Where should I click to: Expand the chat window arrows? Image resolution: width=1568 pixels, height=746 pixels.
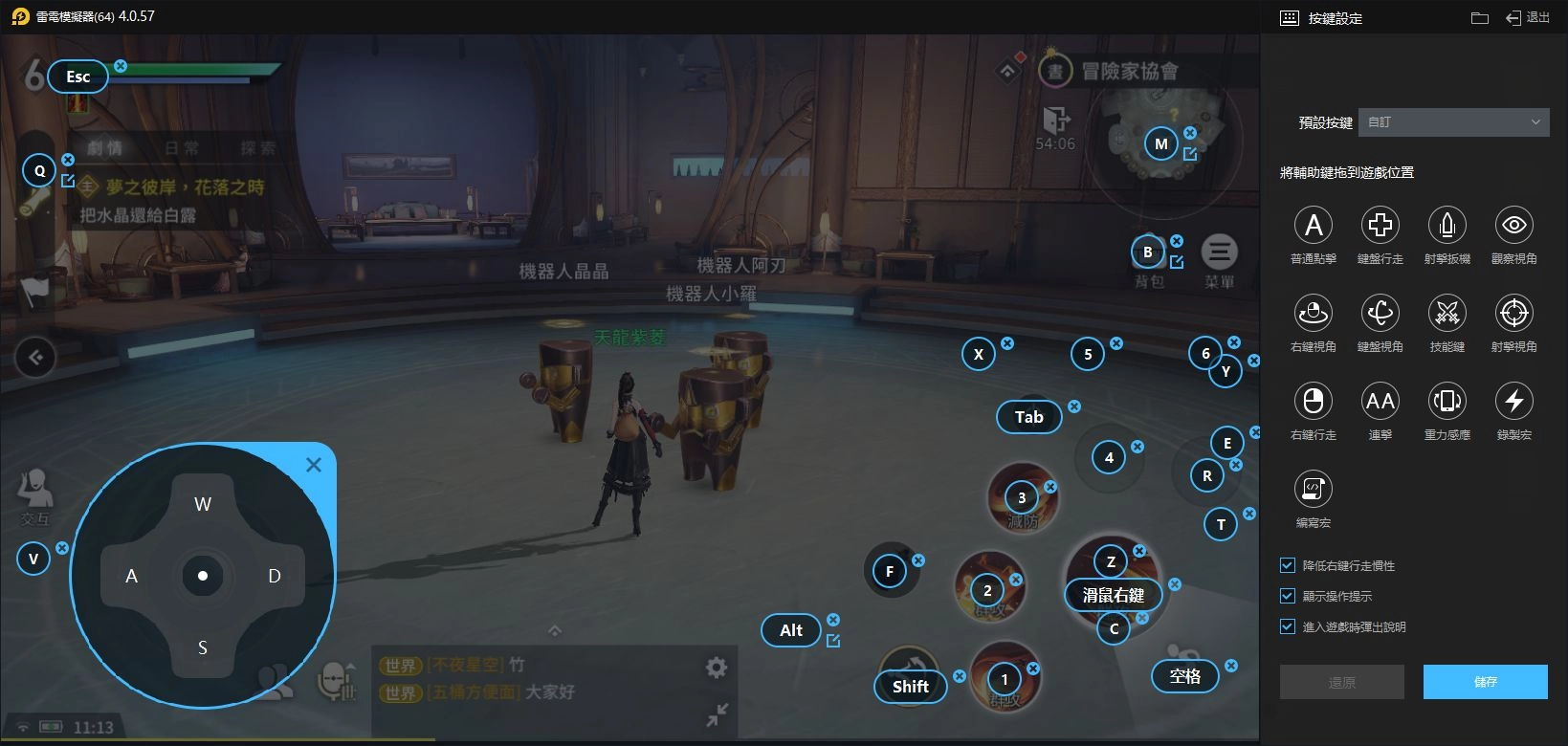(x=717, y=714)
